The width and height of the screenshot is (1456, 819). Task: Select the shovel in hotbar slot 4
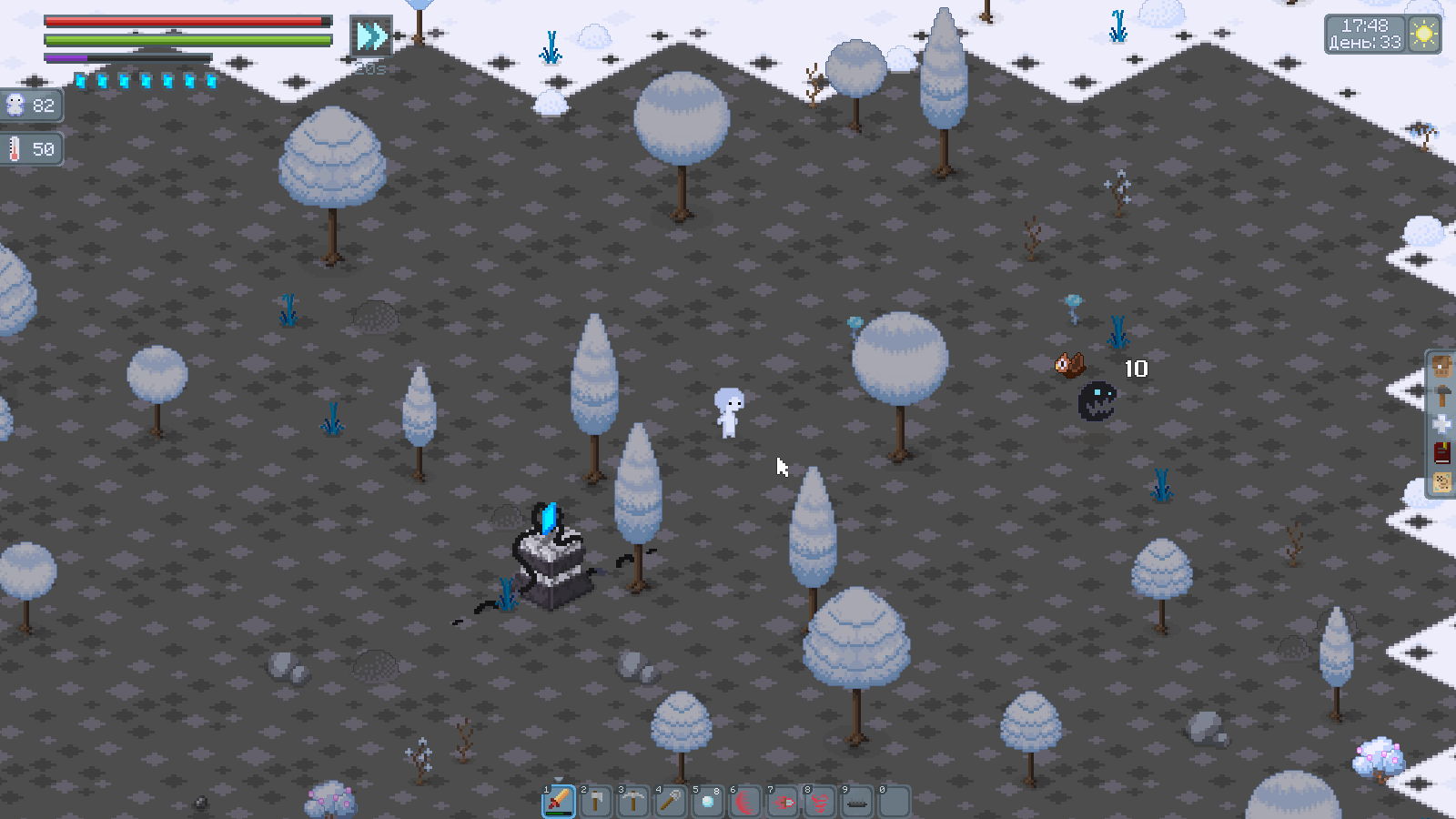pyautogui.click(x=671, y=802)
